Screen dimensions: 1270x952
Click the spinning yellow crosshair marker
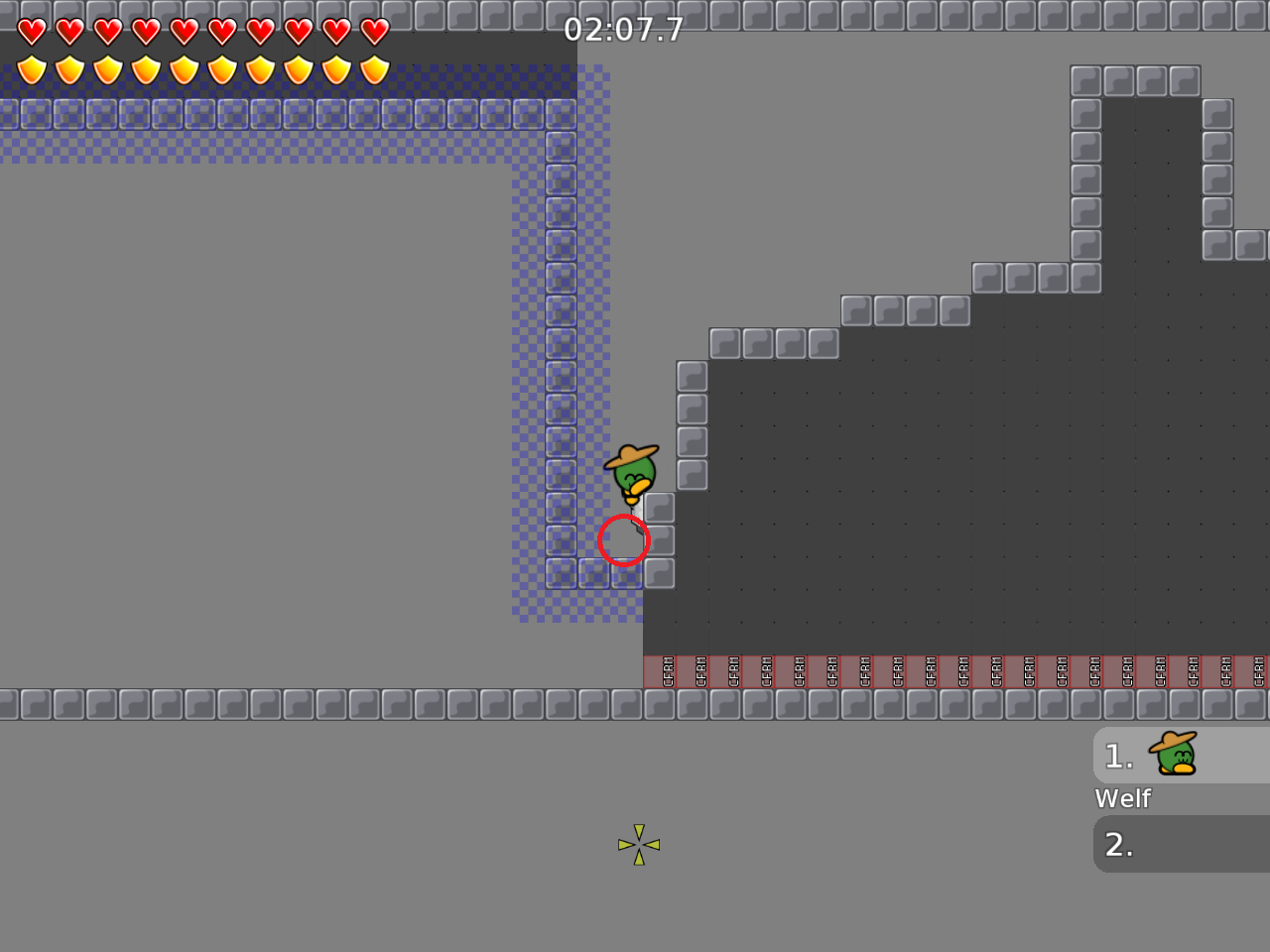click(x=640, y=845)
